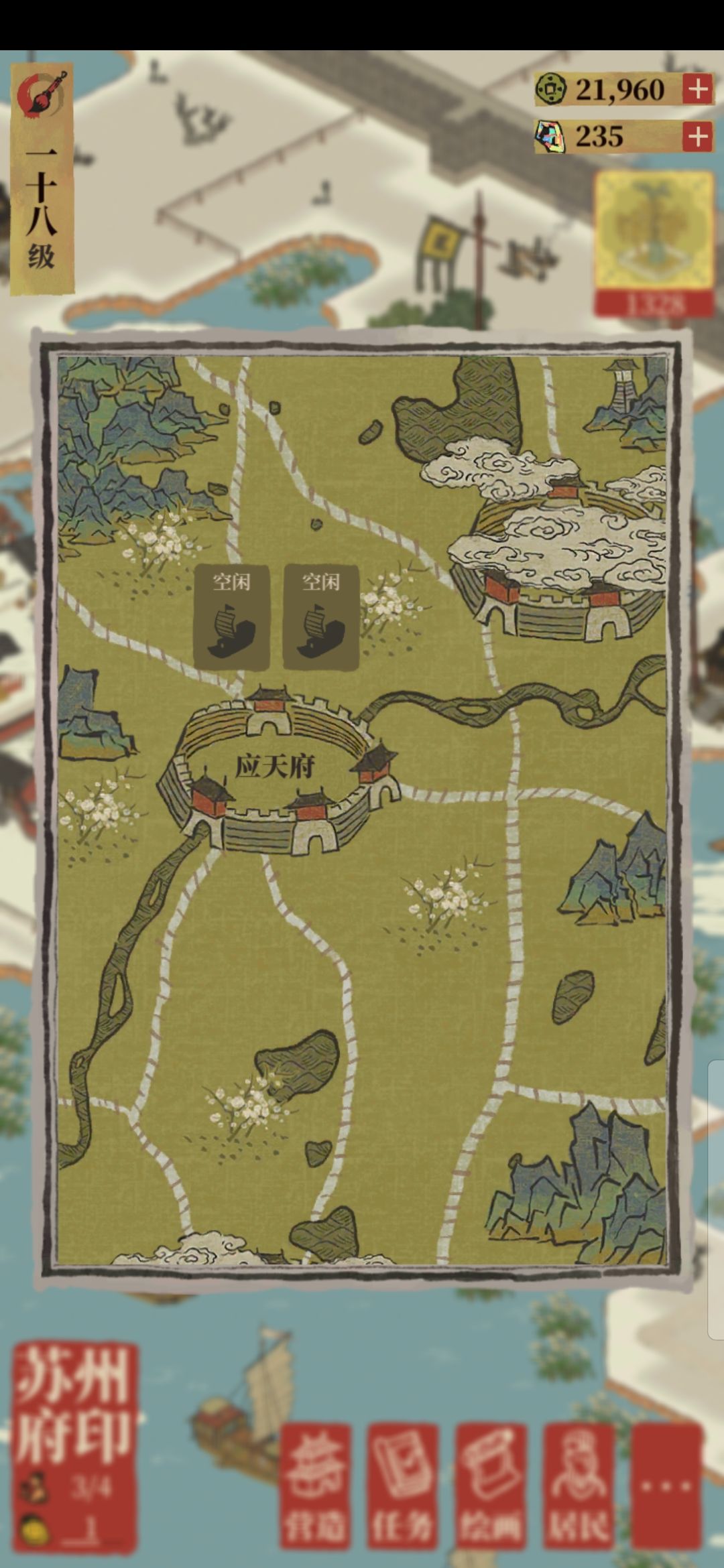This screenshot has width=724, height=1568.
Task: Open the 二十八级 level banner
Action: [42, 180]
